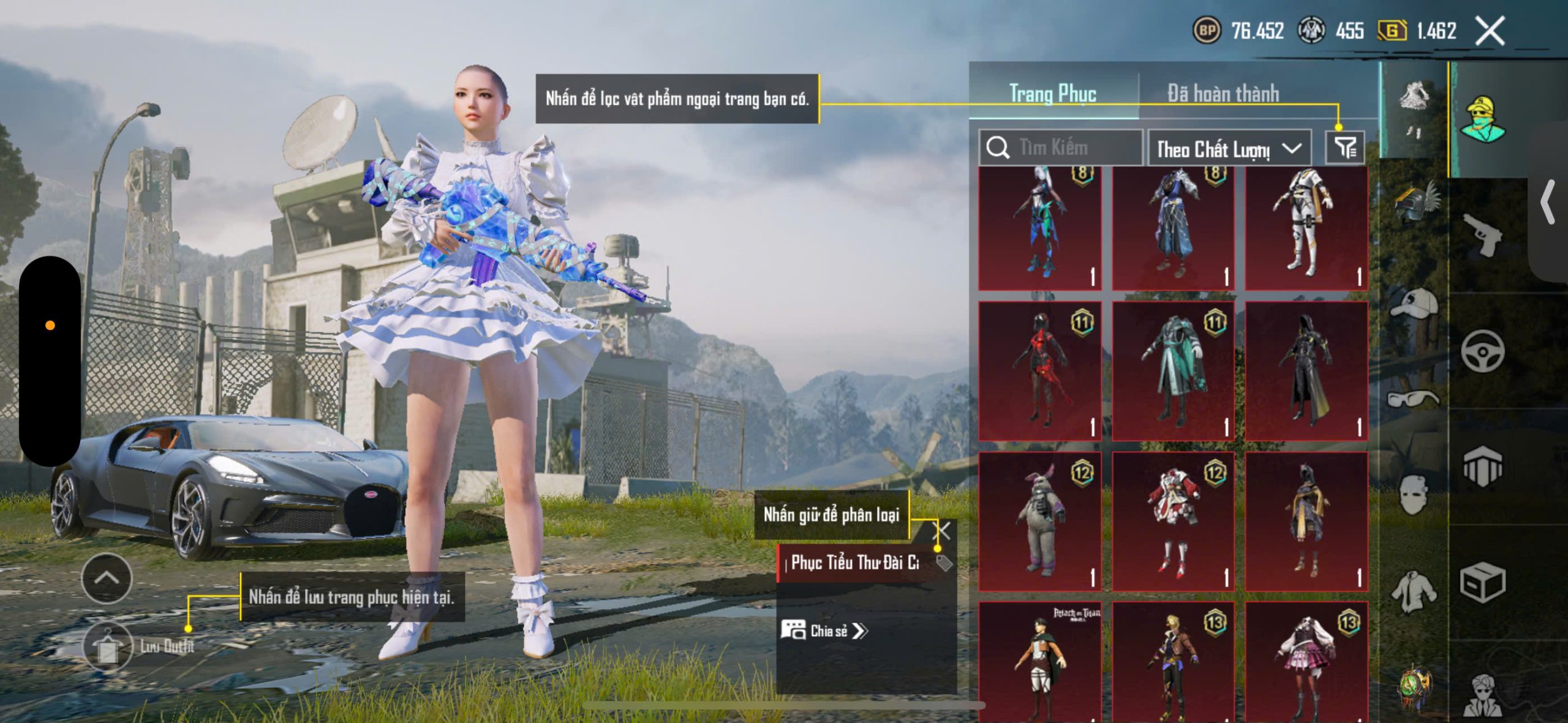The image size is (1568, 723).
Task: Select the grey bunny costume outfit
Action: pyautogui.click(x=1039, y=521)
